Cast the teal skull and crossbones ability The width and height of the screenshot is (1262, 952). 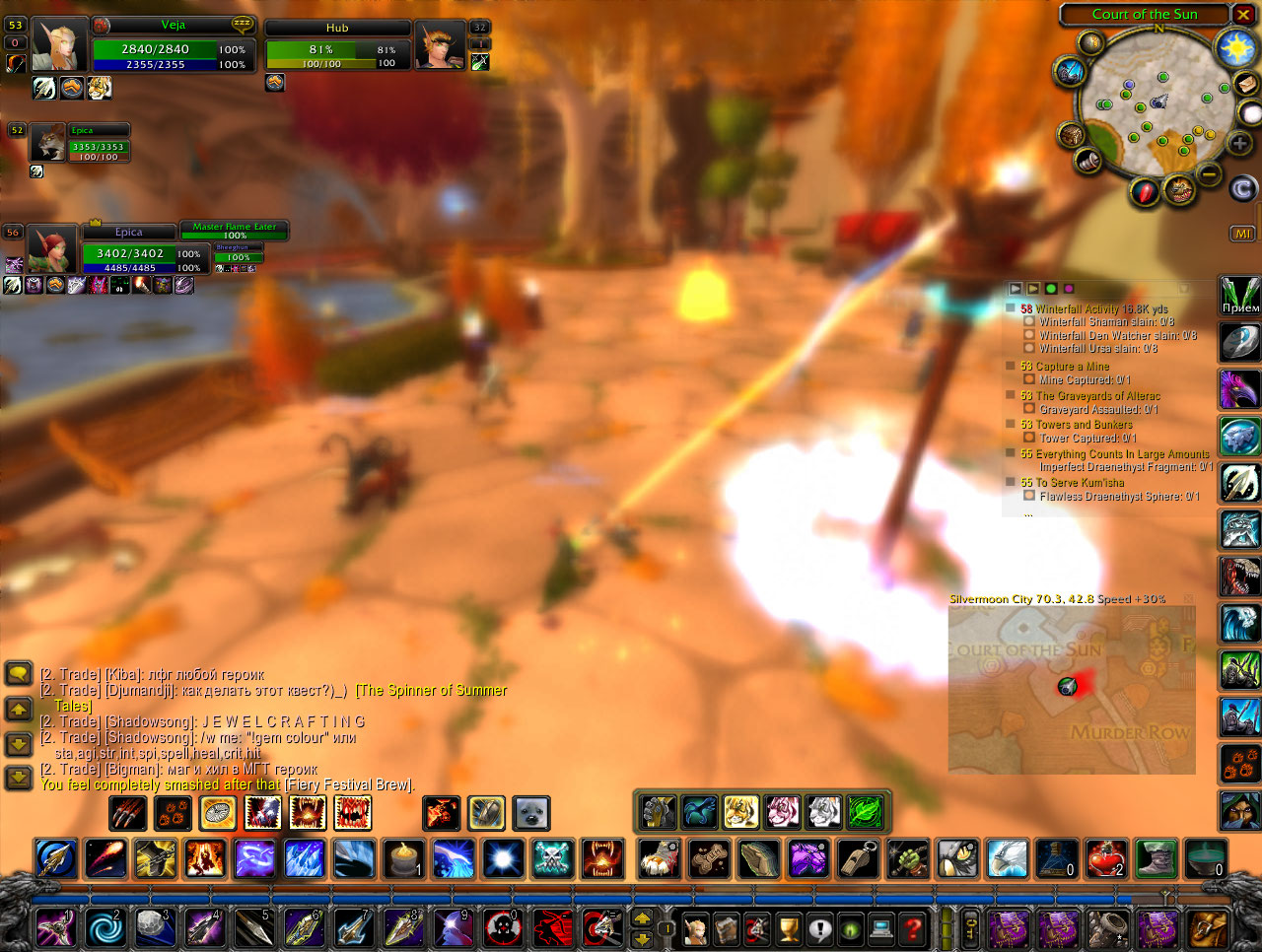(x=552, y=858)
